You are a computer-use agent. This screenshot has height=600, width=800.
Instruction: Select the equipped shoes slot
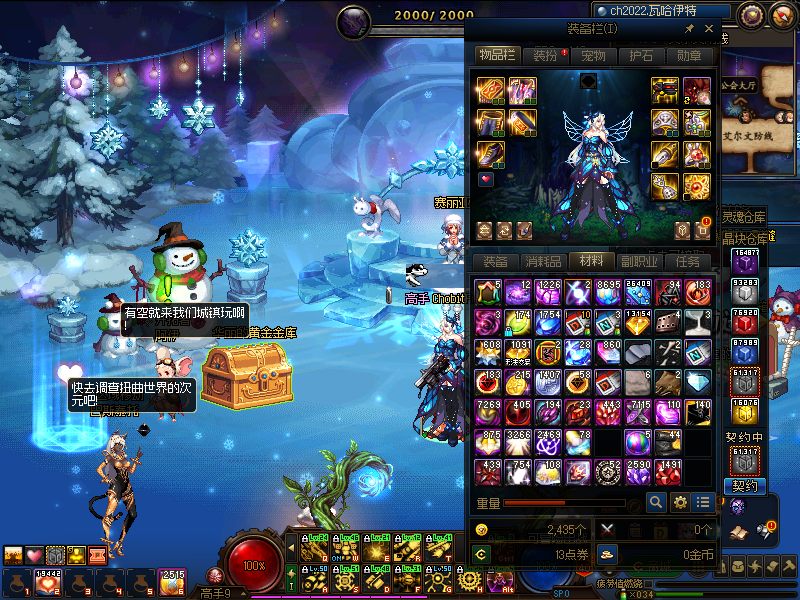490,153
